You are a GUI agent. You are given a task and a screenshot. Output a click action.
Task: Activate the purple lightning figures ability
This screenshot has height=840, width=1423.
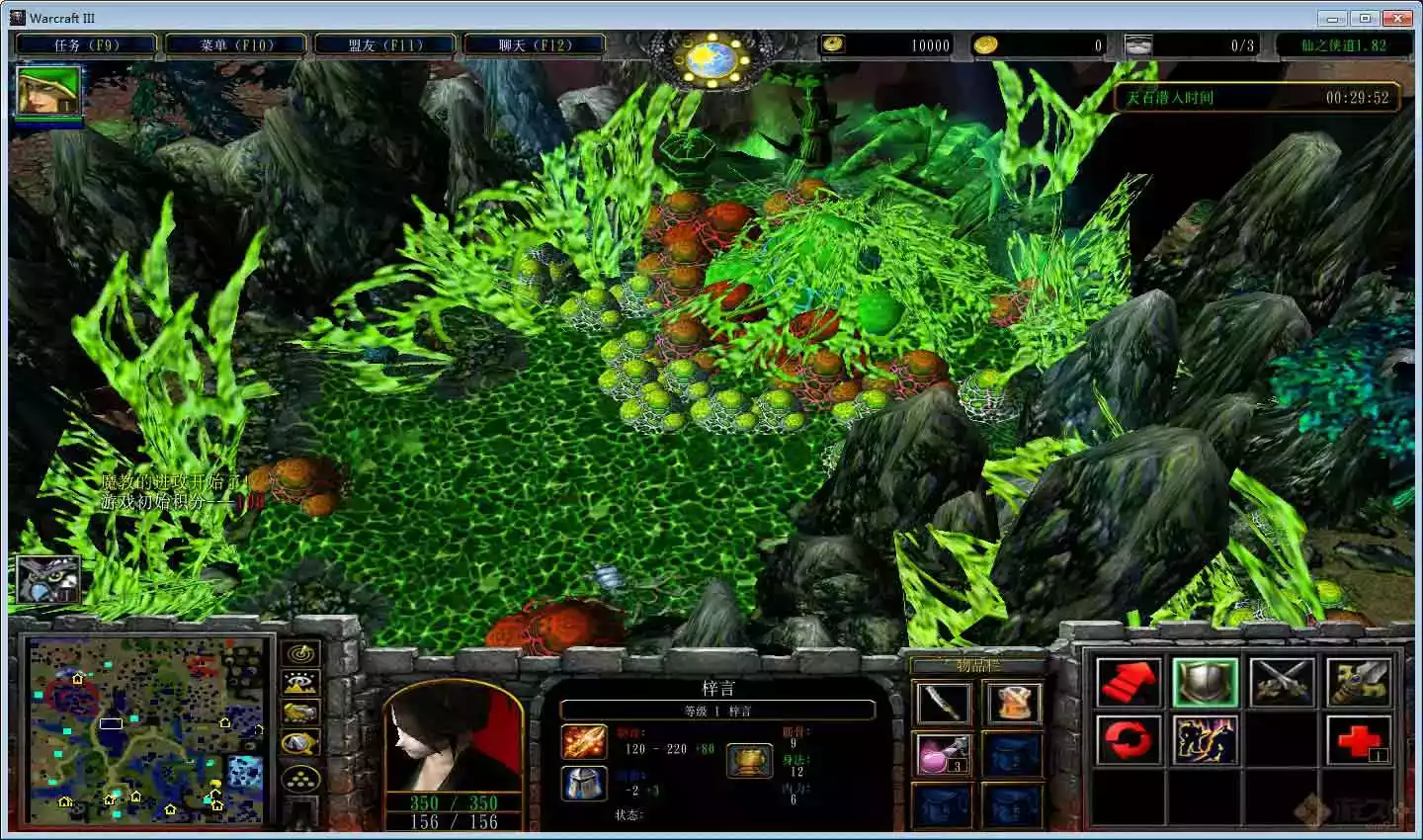pyautogui.click(x=1206, y=740)
